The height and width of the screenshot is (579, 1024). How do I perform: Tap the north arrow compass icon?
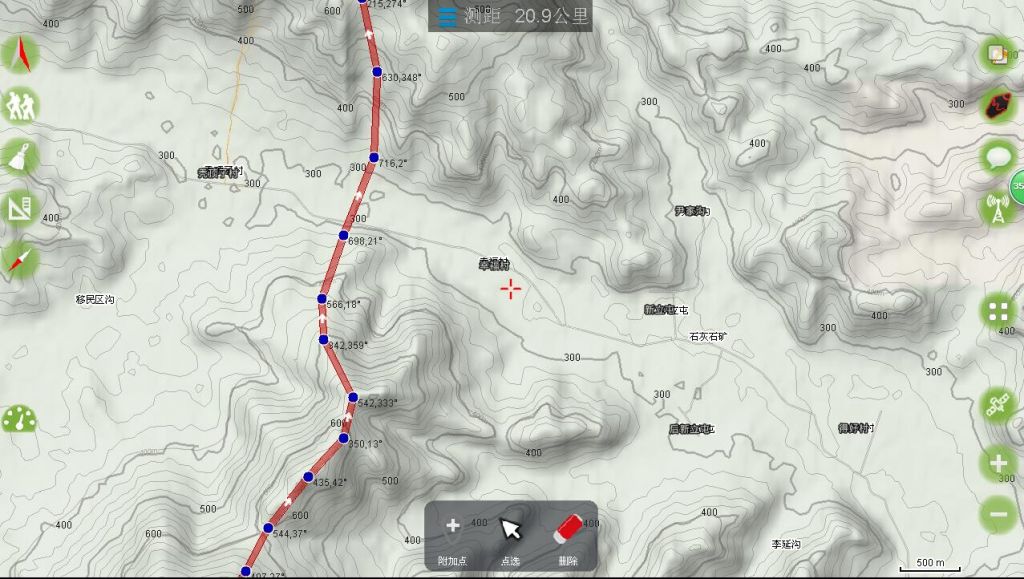tap(20, 54)
